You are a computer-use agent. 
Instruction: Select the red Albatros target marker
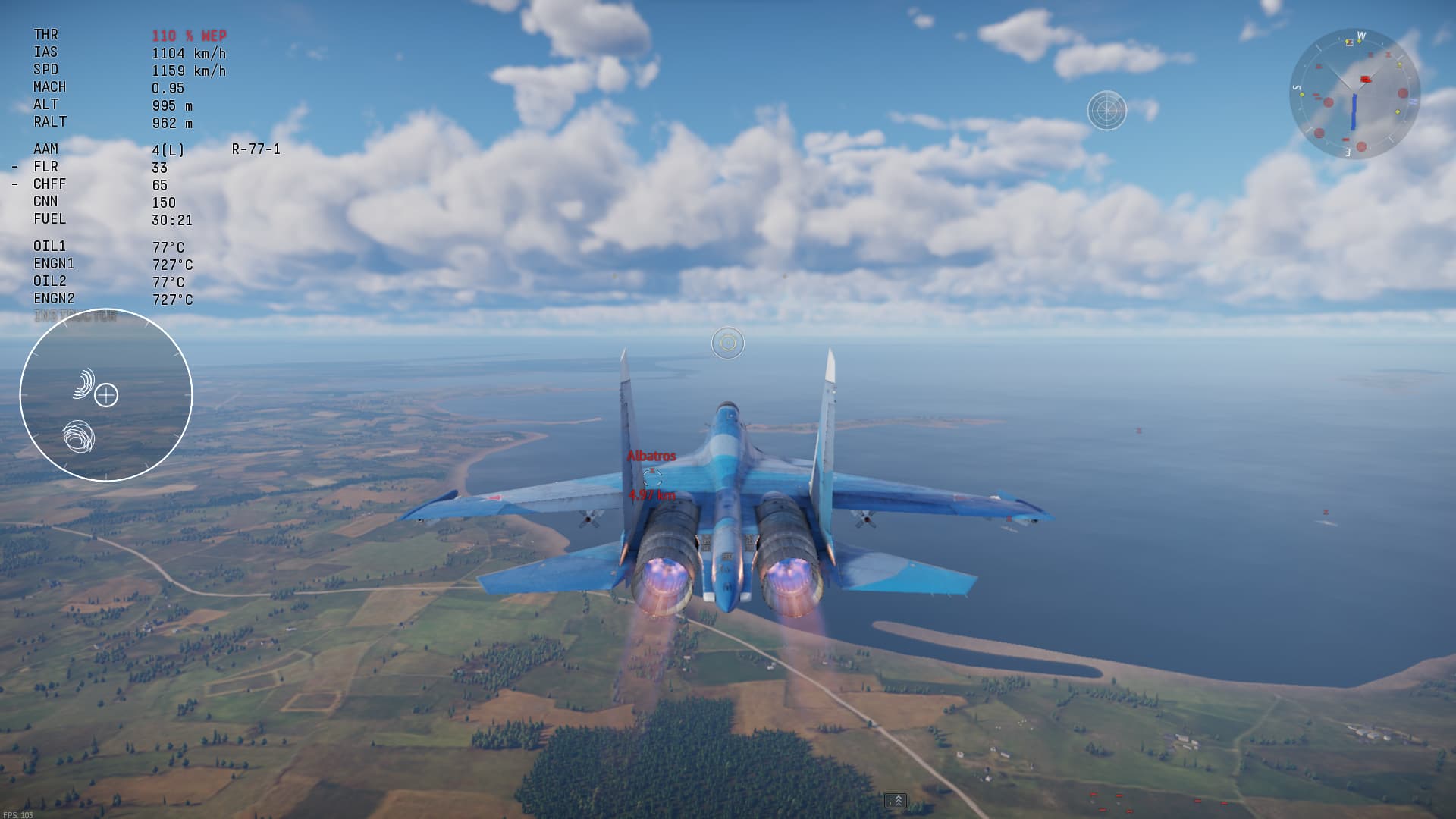tap(652, 475)
